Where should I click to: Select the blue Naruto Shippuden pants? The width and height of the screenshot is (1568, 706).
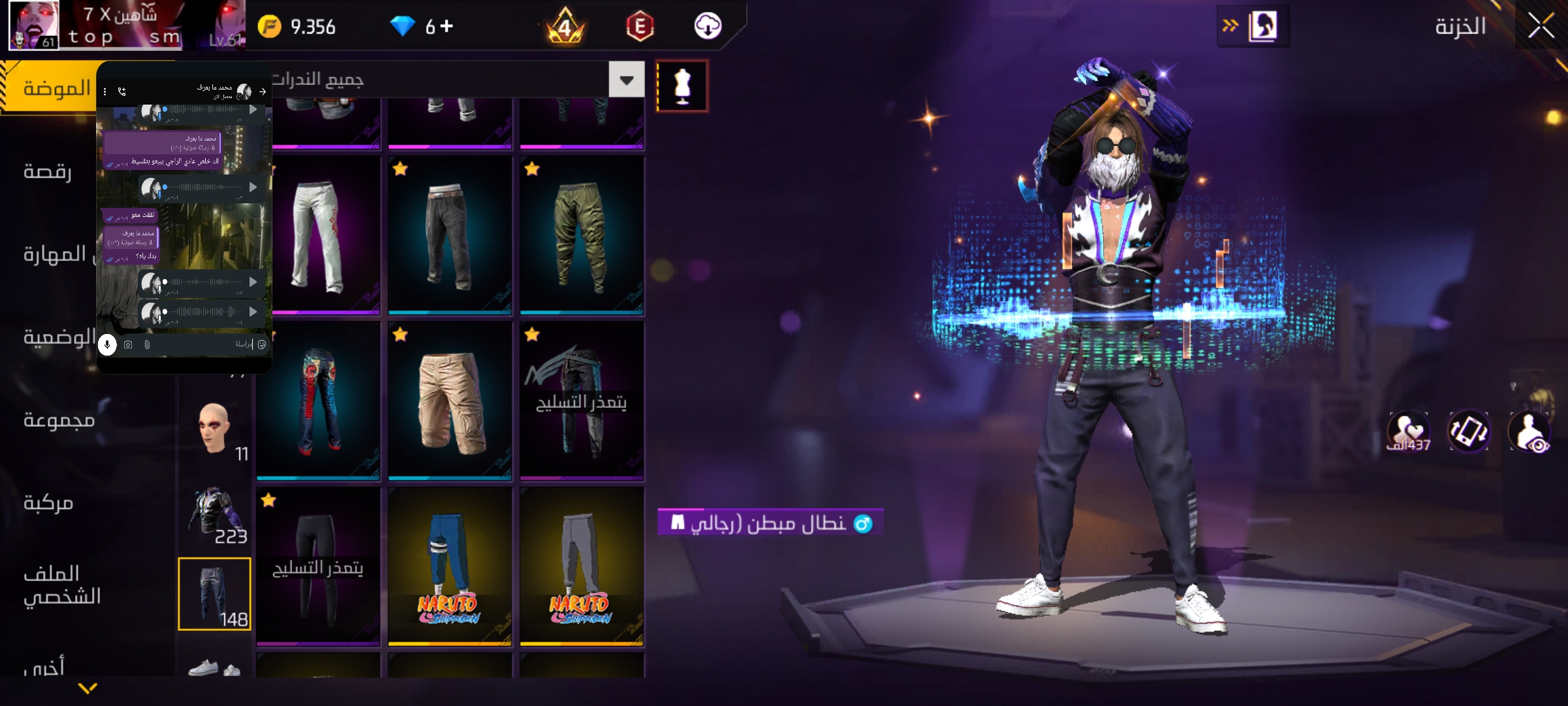449,567
